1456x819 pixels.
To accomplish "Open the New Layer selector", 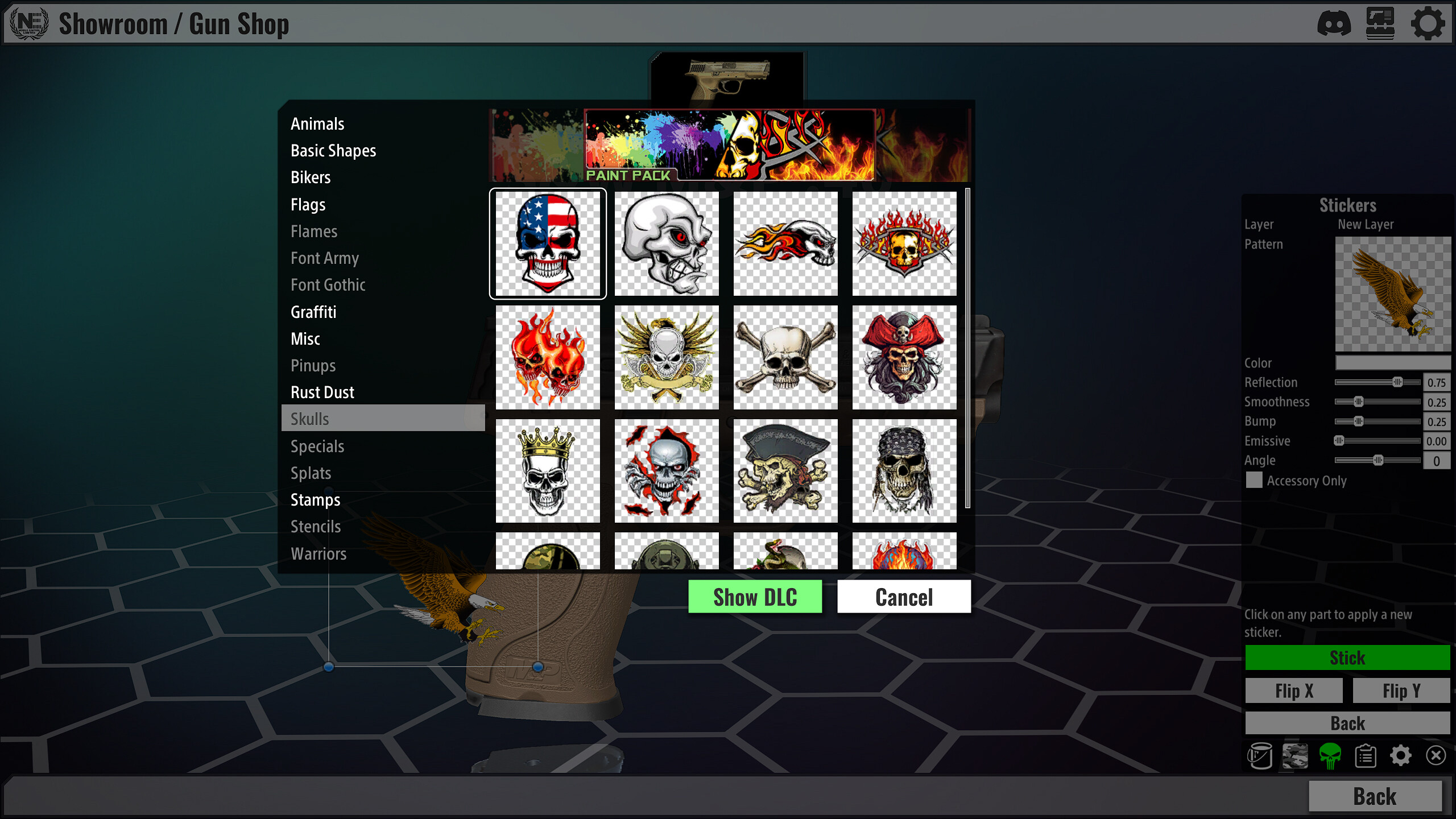I will 1367,224.
